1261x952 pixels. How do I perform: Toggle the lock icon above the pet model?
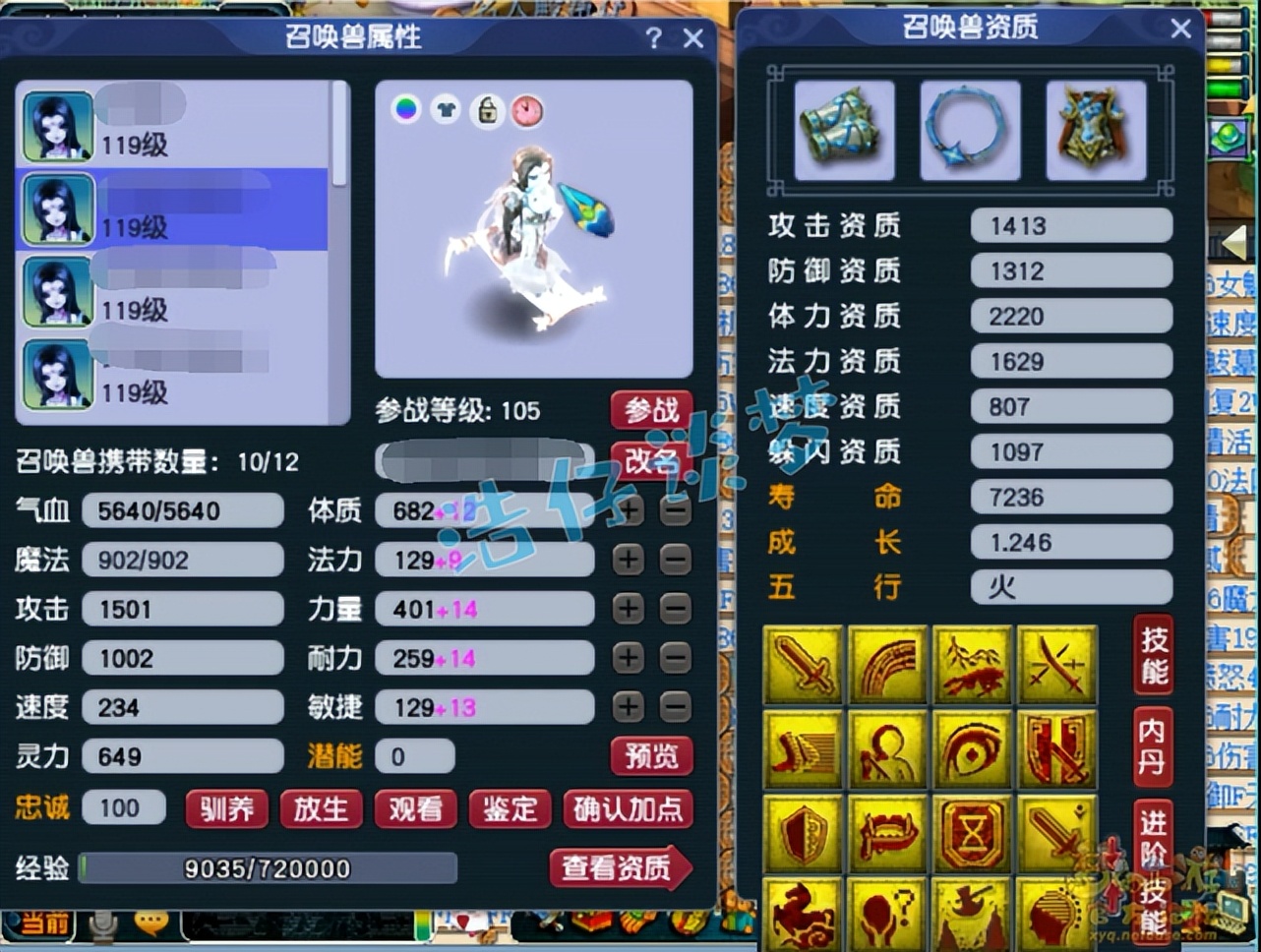486,112
